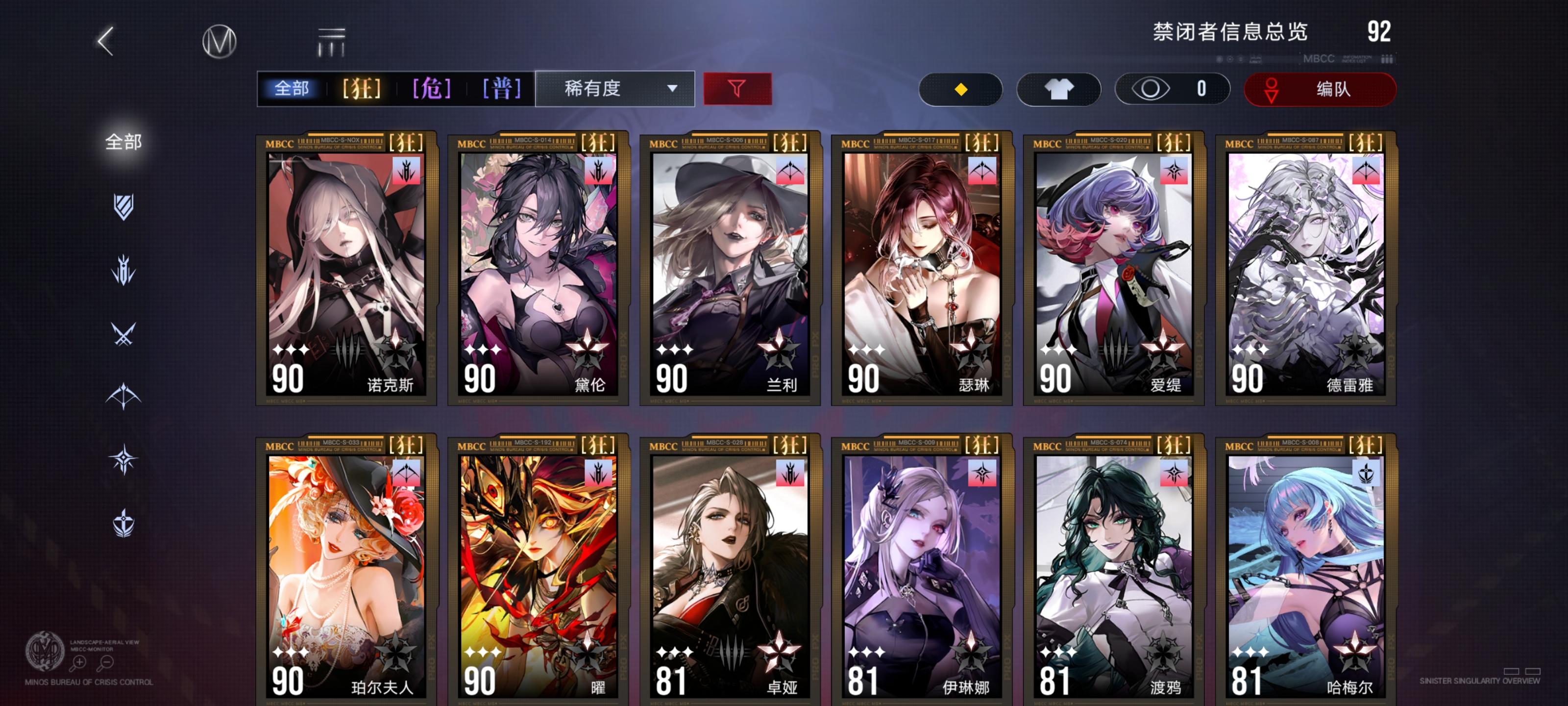The height and width of the screenshot is (706, 1568).
Task: Toggle the yellow diamond display switch
Action: (960, 89)
